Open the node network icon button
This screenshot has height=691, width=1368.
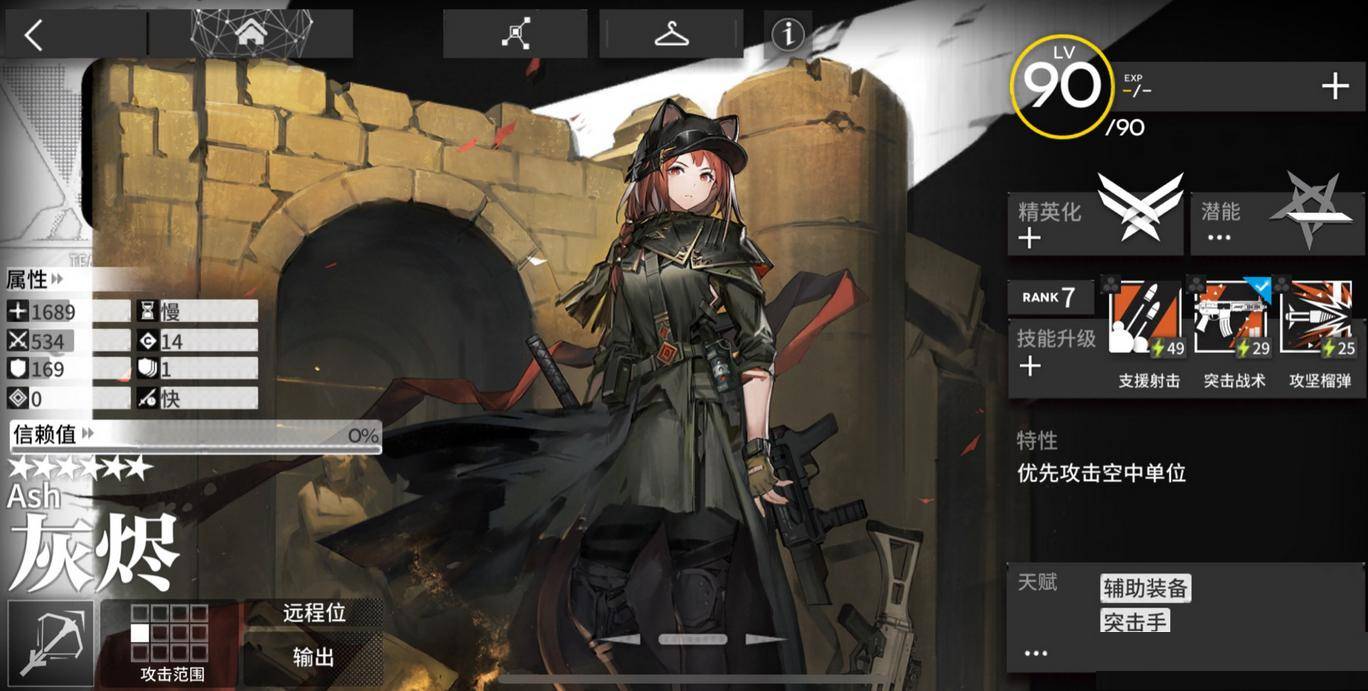[516, 35]
